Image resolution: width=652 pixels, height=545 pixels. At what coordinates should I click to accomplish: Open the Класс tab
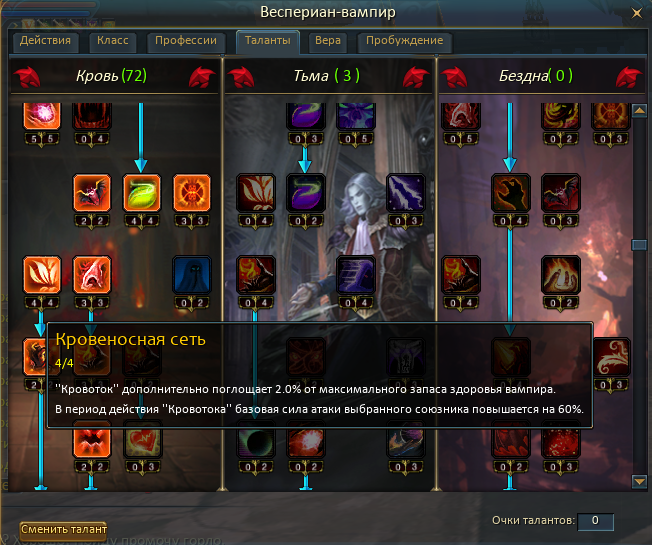point(113,42)
